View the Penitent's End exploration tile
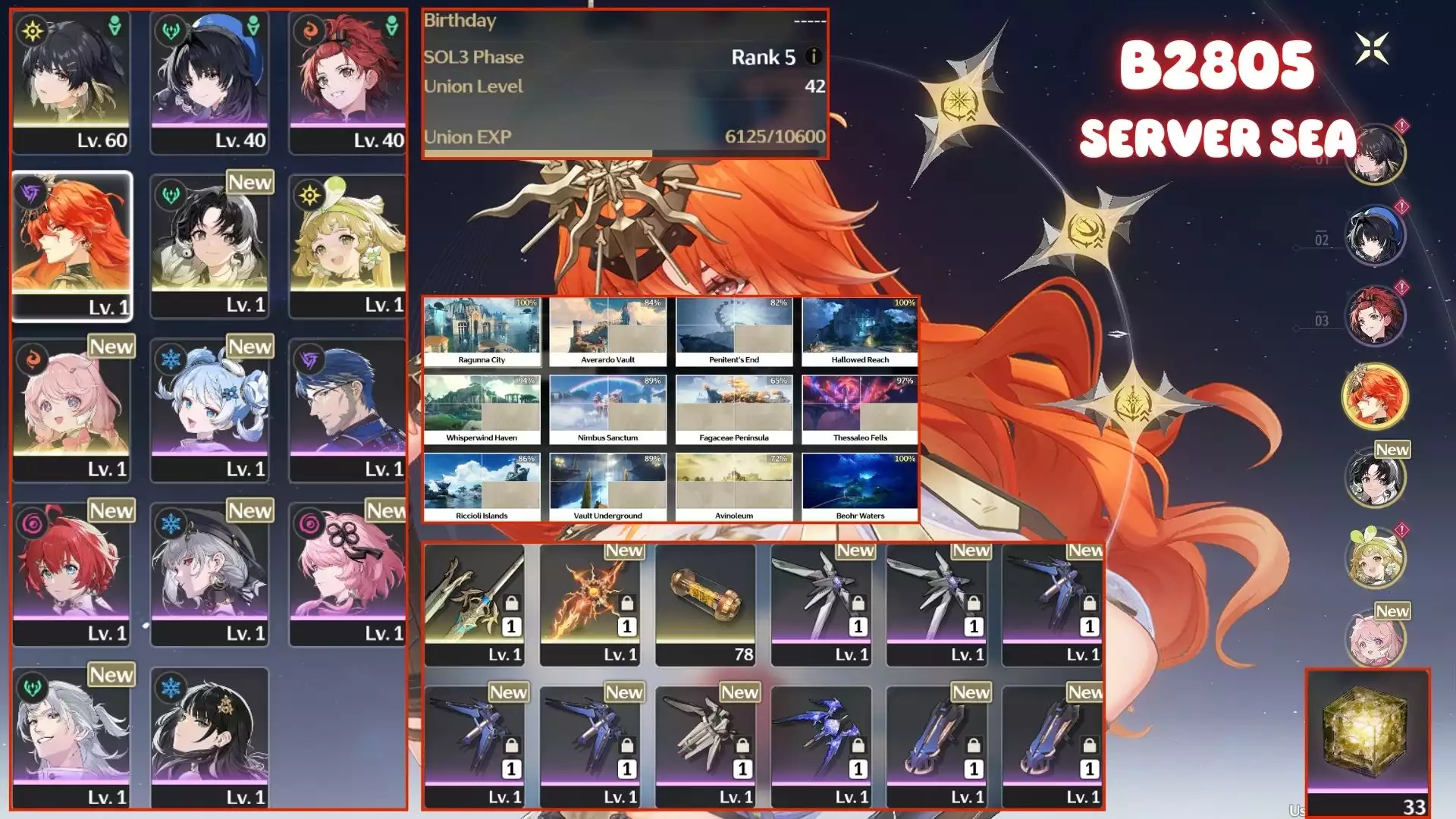This screenshot has width=1456, height=819. (733, 332)
